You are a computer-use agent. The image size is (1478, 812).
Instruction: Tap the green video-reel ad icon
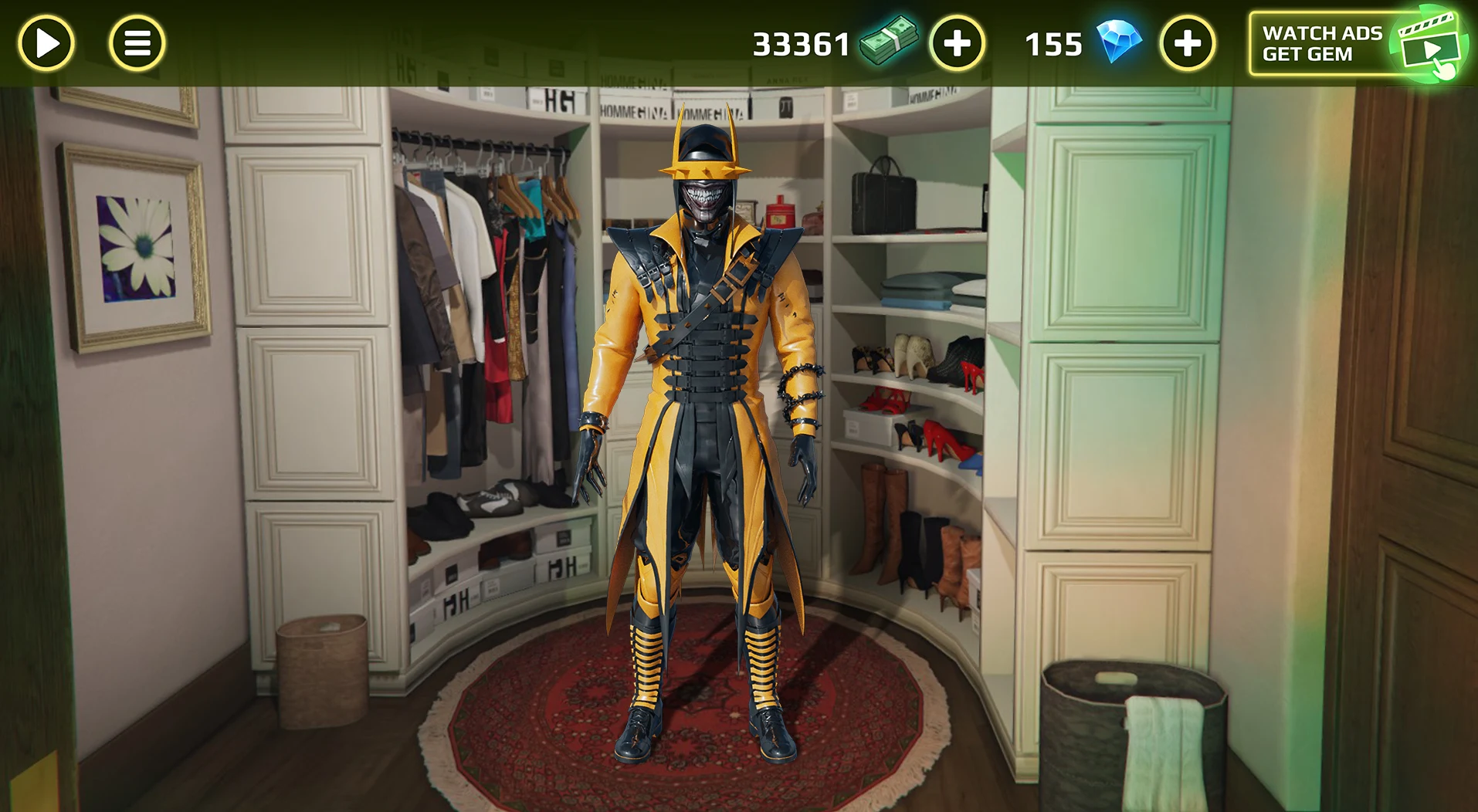[x=1430, y=42]
